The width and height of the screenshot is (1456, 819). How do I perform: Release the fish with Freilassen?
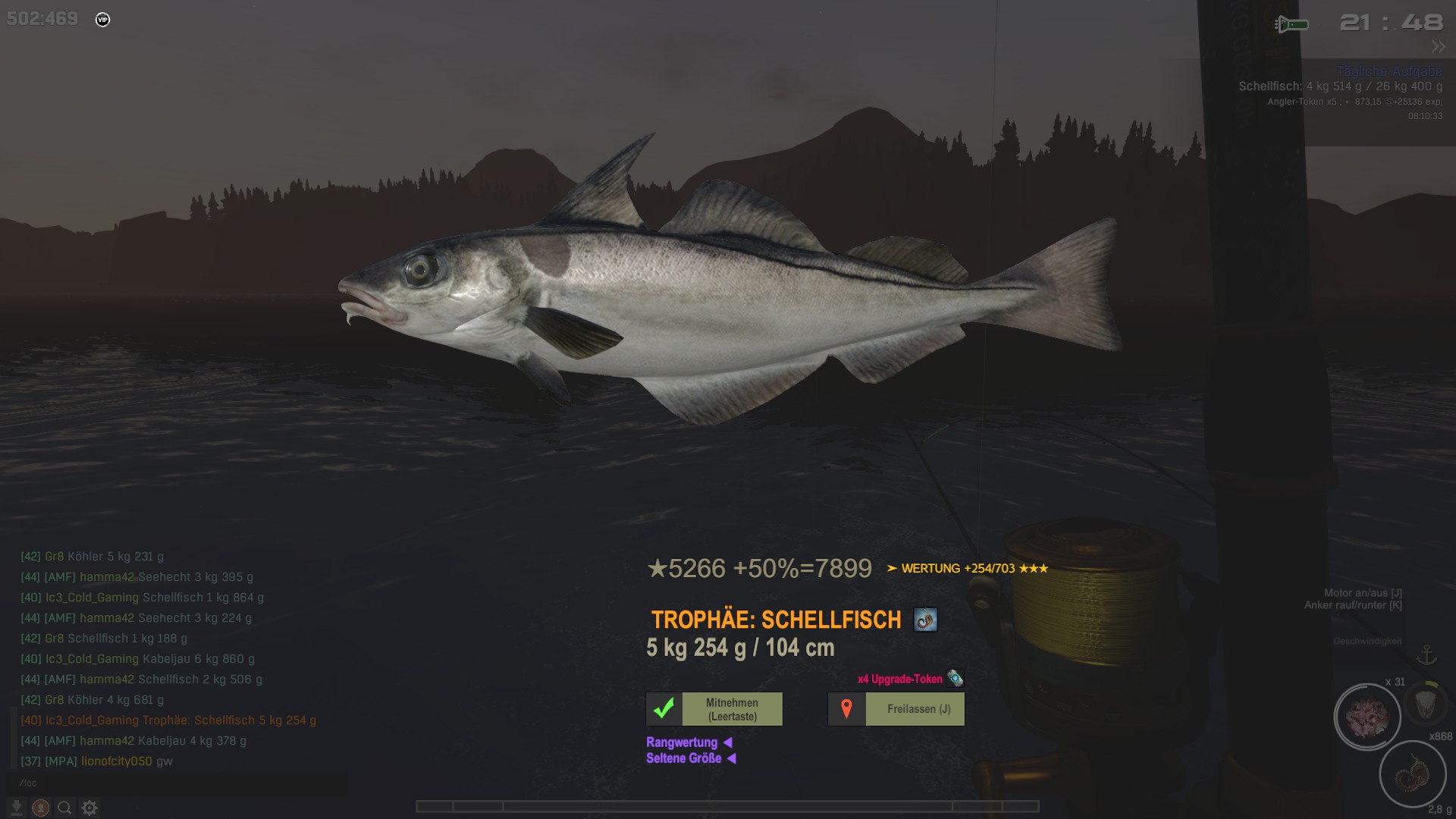tap(896, 709)
